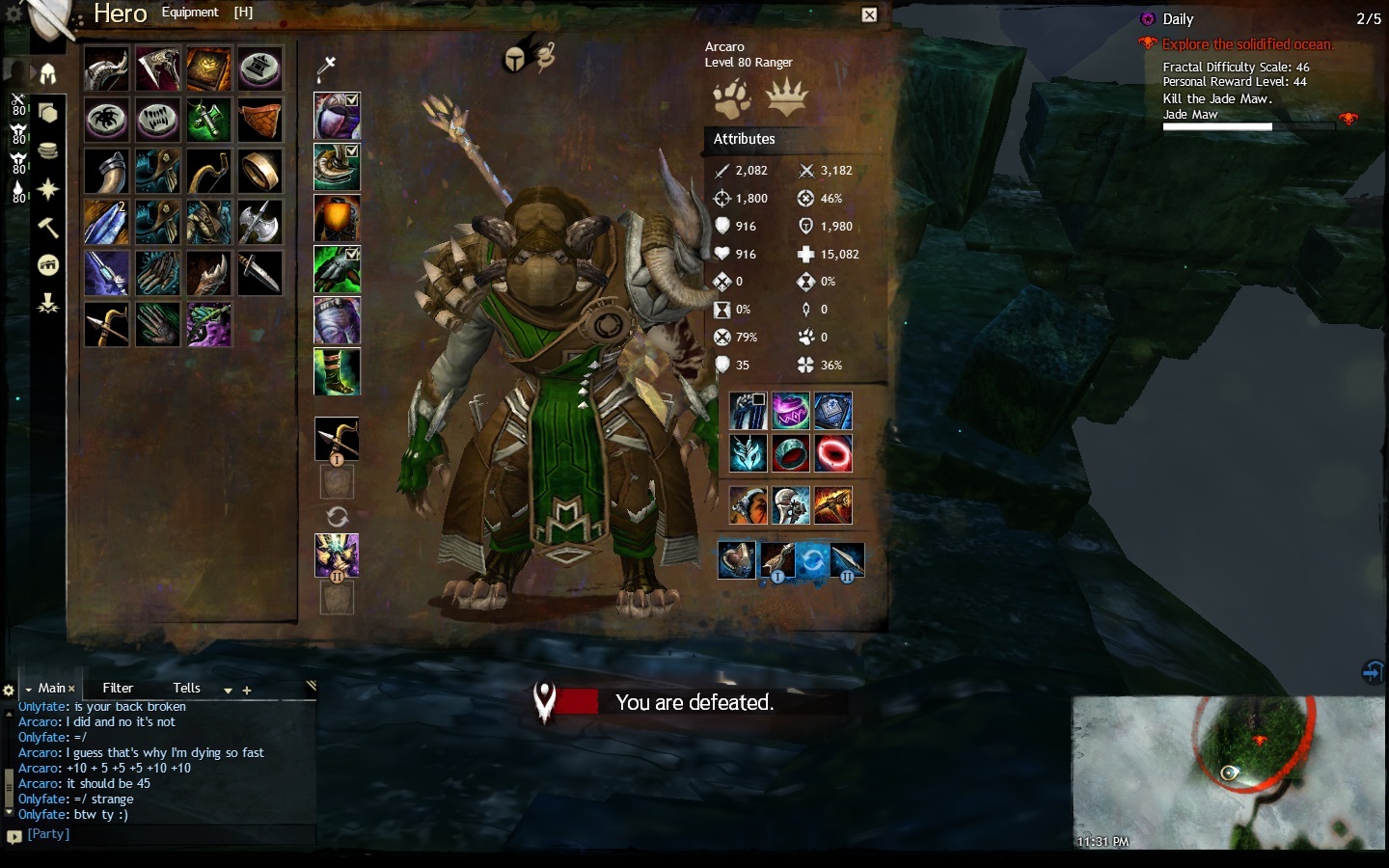Screen dimensions: 1389x868
Task: Select the gold ring in the equipment list
Action: click(x=259, y=172)
